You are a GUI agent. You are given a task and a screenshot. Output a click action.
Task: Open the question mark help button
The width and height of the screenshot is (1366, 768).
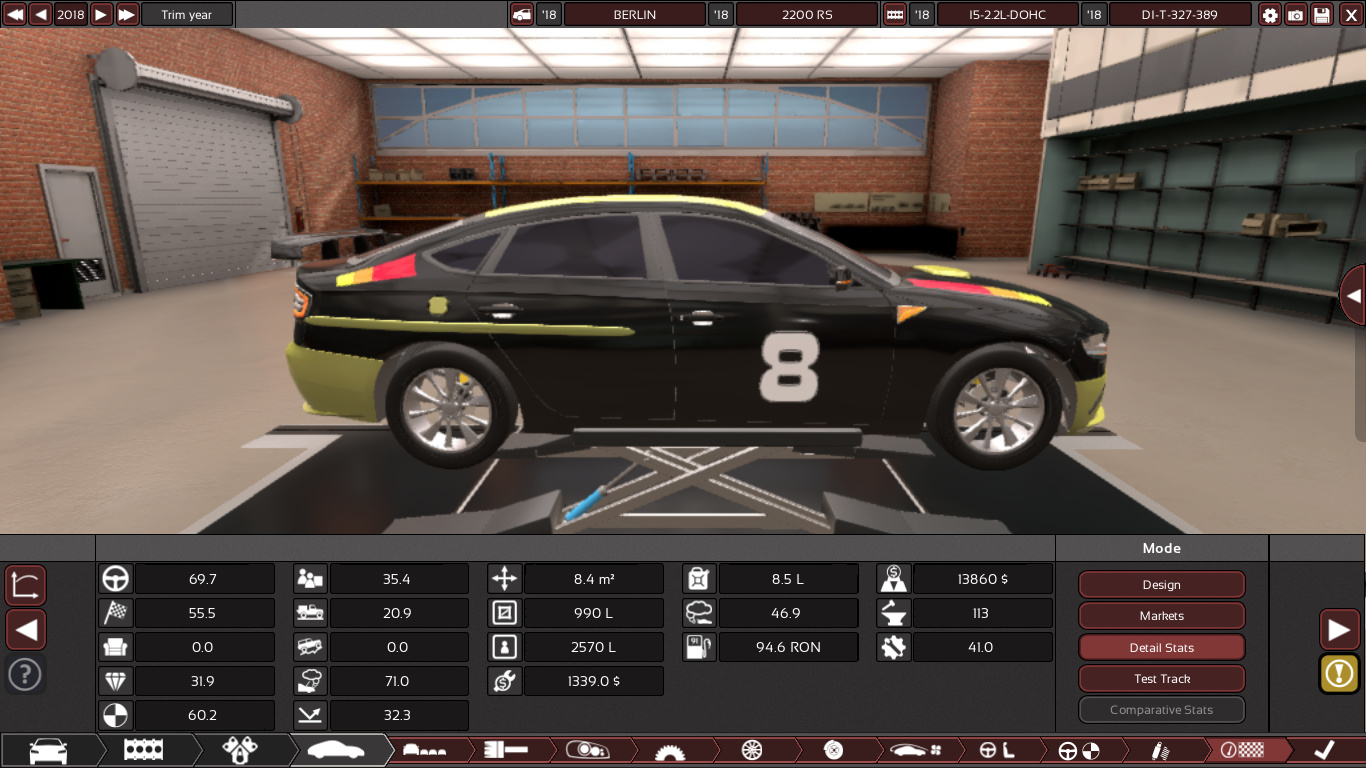[25, 675]
